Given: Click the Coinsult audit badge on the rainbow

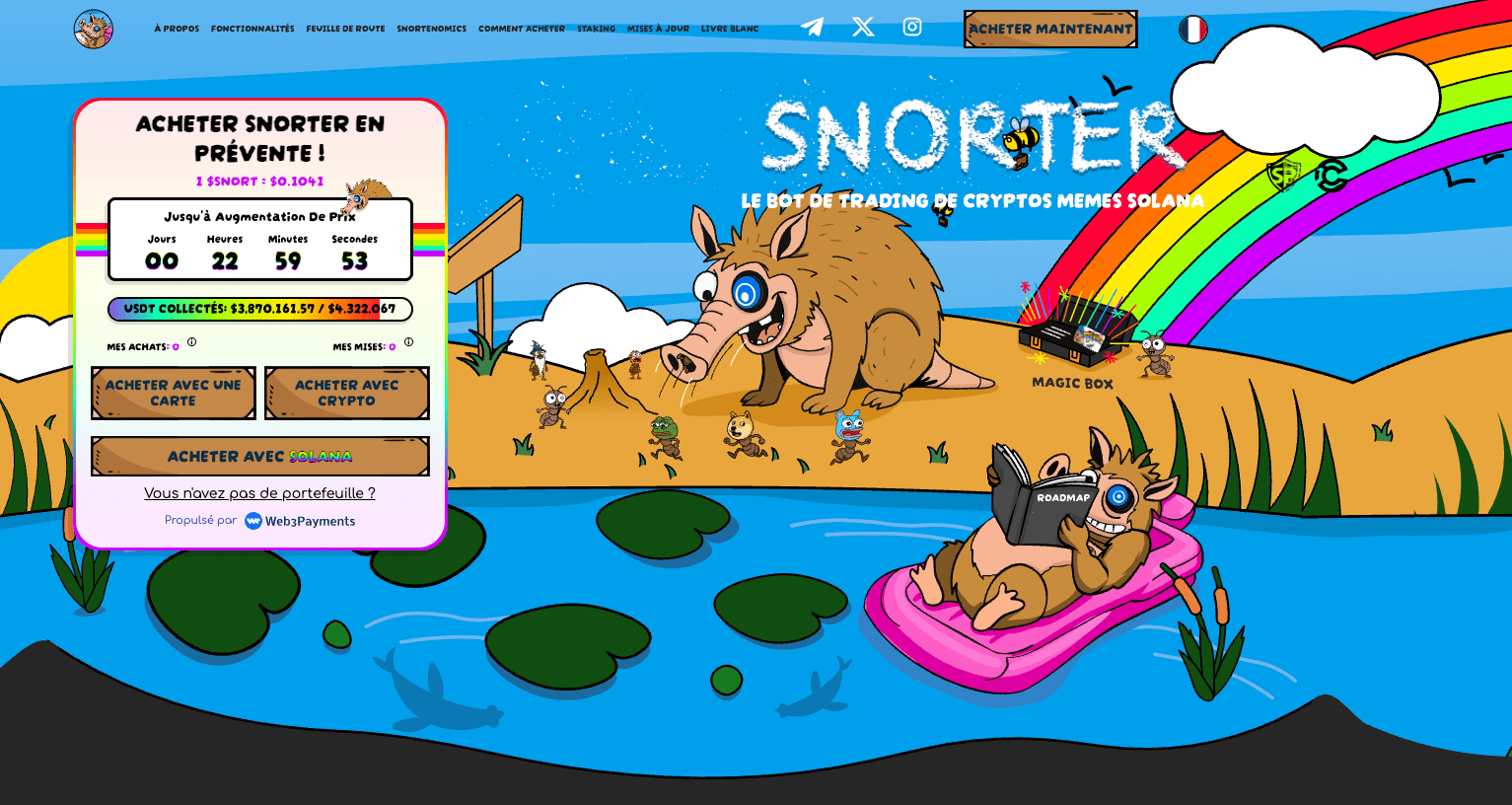Looking at the screenshot, I should tap(1332, 175).
